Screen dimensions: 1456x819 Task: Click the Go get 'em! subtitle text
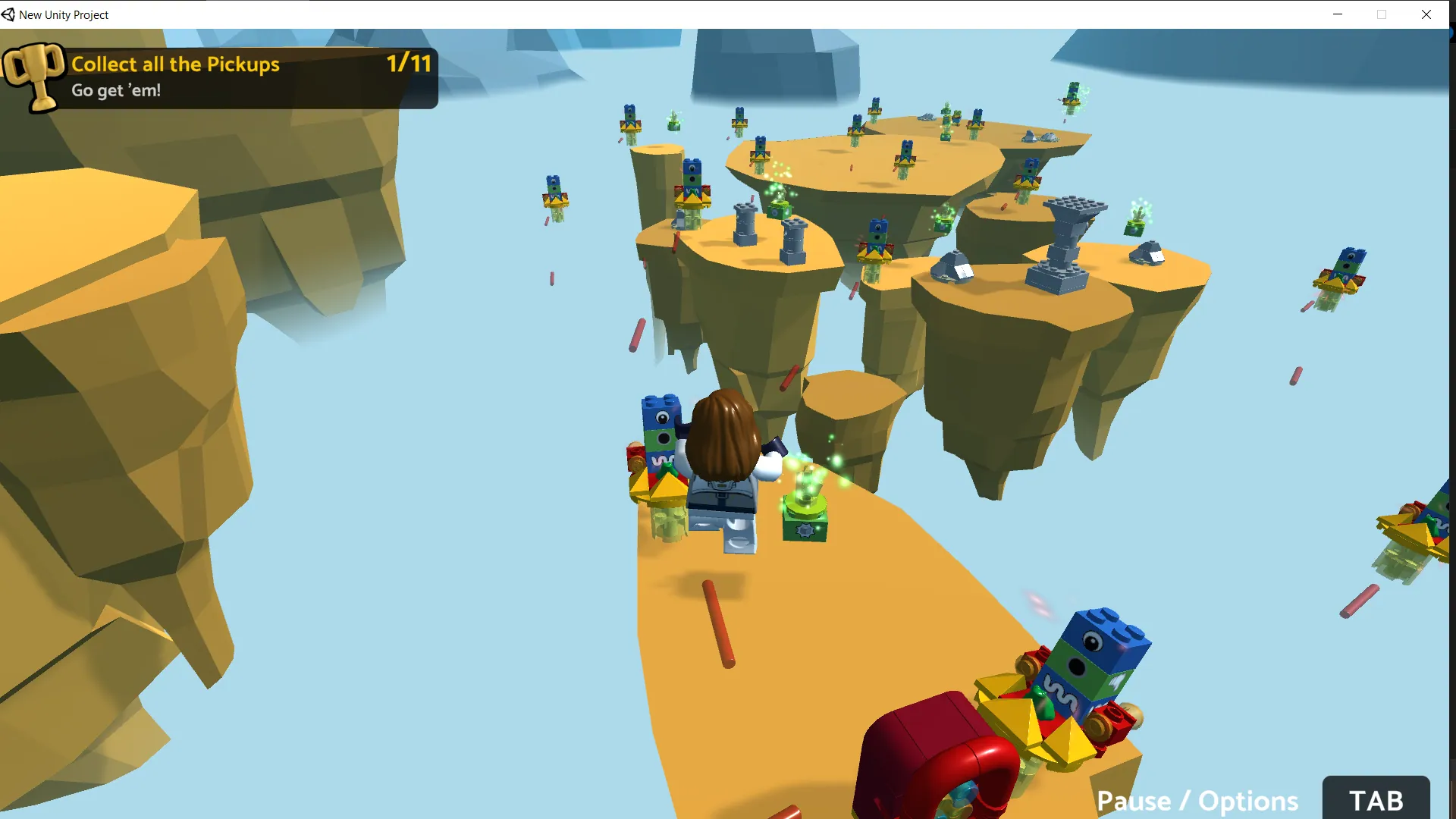(x=115, y=90)
